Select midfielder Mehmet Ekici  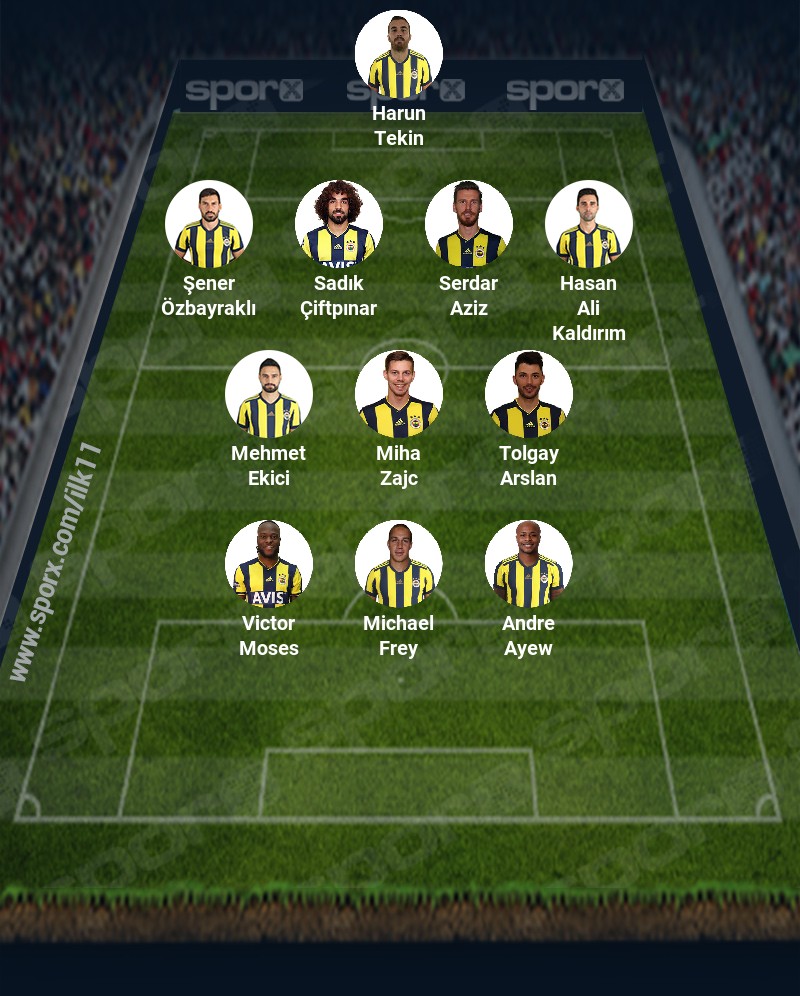click(x=269, y=394)
